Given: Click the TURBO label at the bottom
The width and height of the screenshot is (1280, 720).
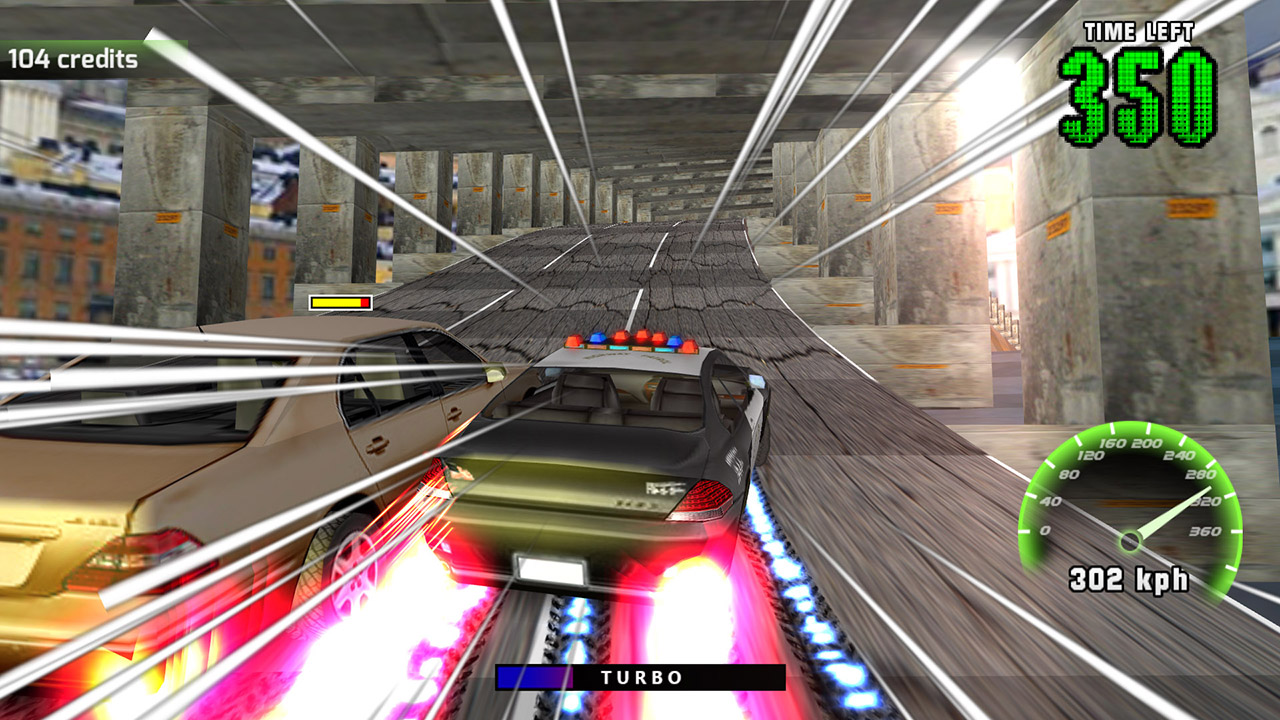Looking at the screenshot, I should pyautogui.click(x=640, y=676).
